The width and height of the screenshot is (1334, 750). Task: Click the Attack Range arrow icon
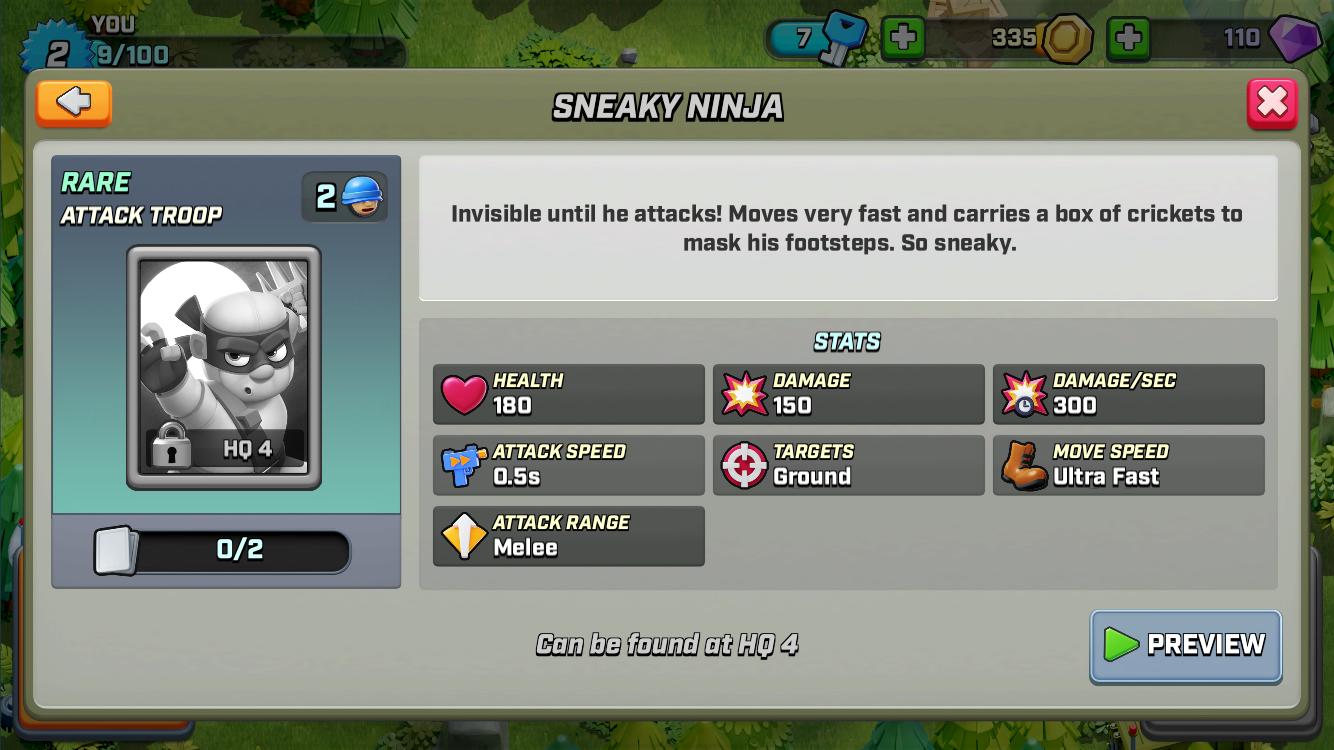pyautogui.click(x=463, y=536)
